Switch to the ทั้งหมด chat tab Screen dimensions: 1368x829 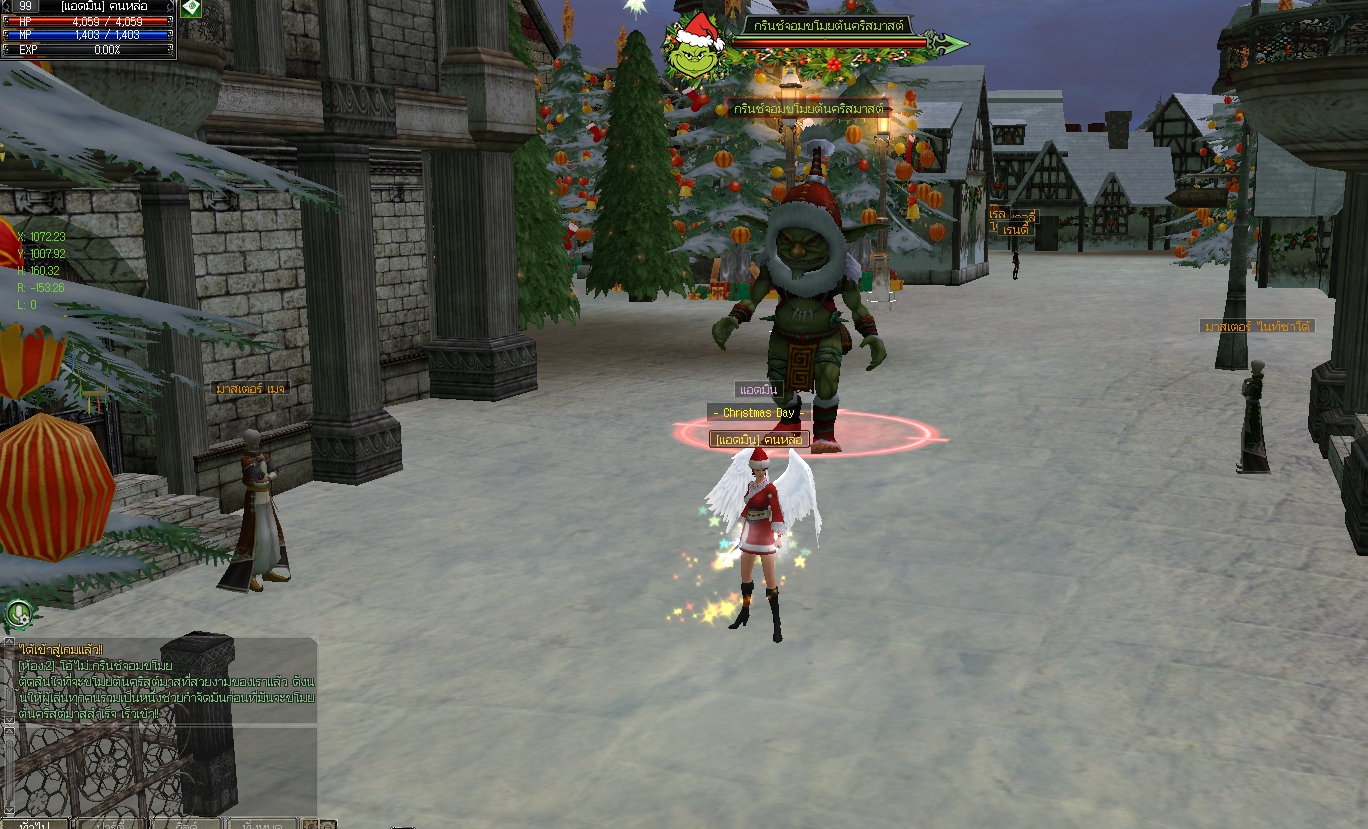[260, 824]
